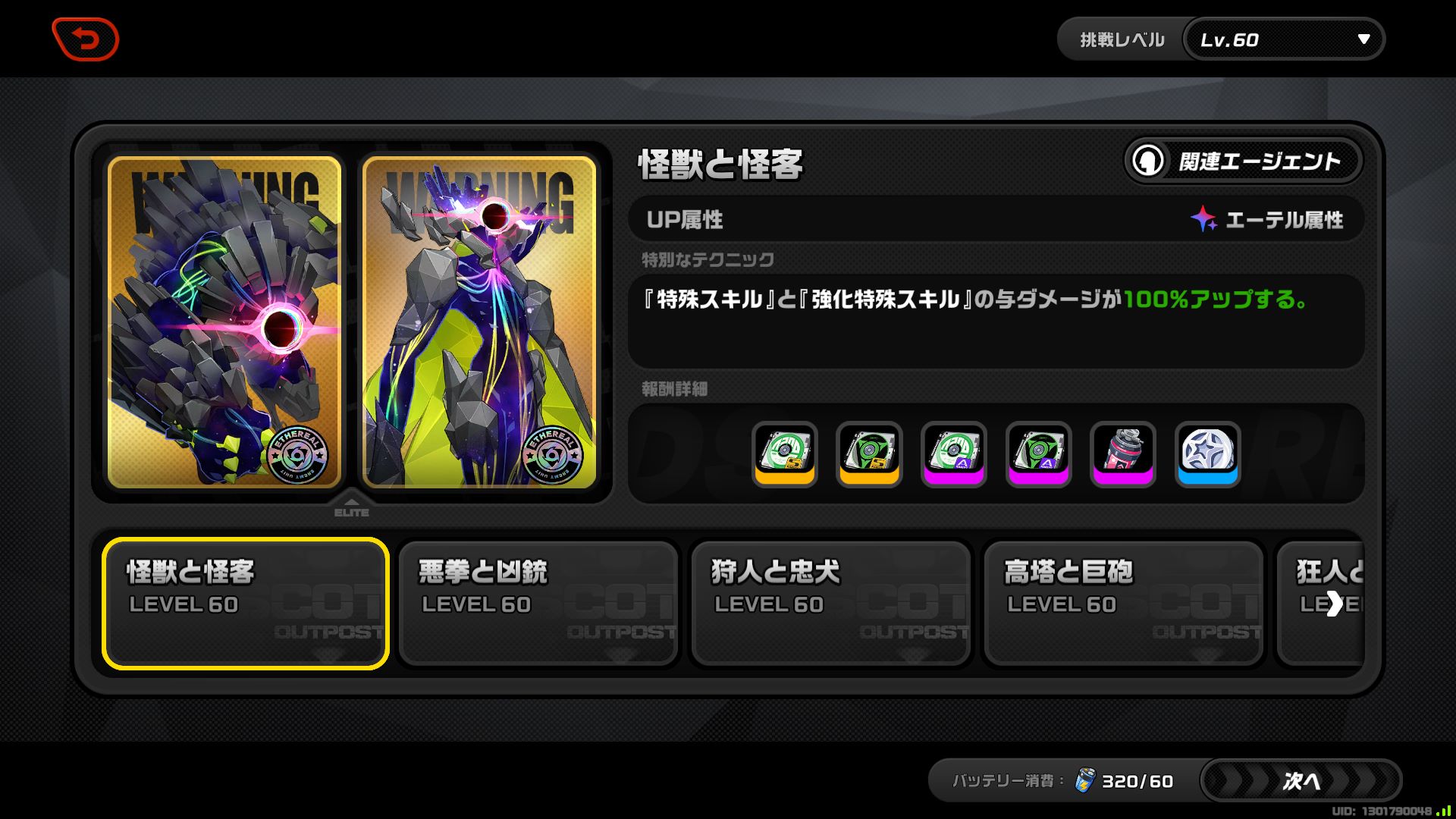Image resolution: width=1456 pixels, height=819 pixels.
Task: Expand the ELITE enemy details arrow
Action: pos(352,501)
